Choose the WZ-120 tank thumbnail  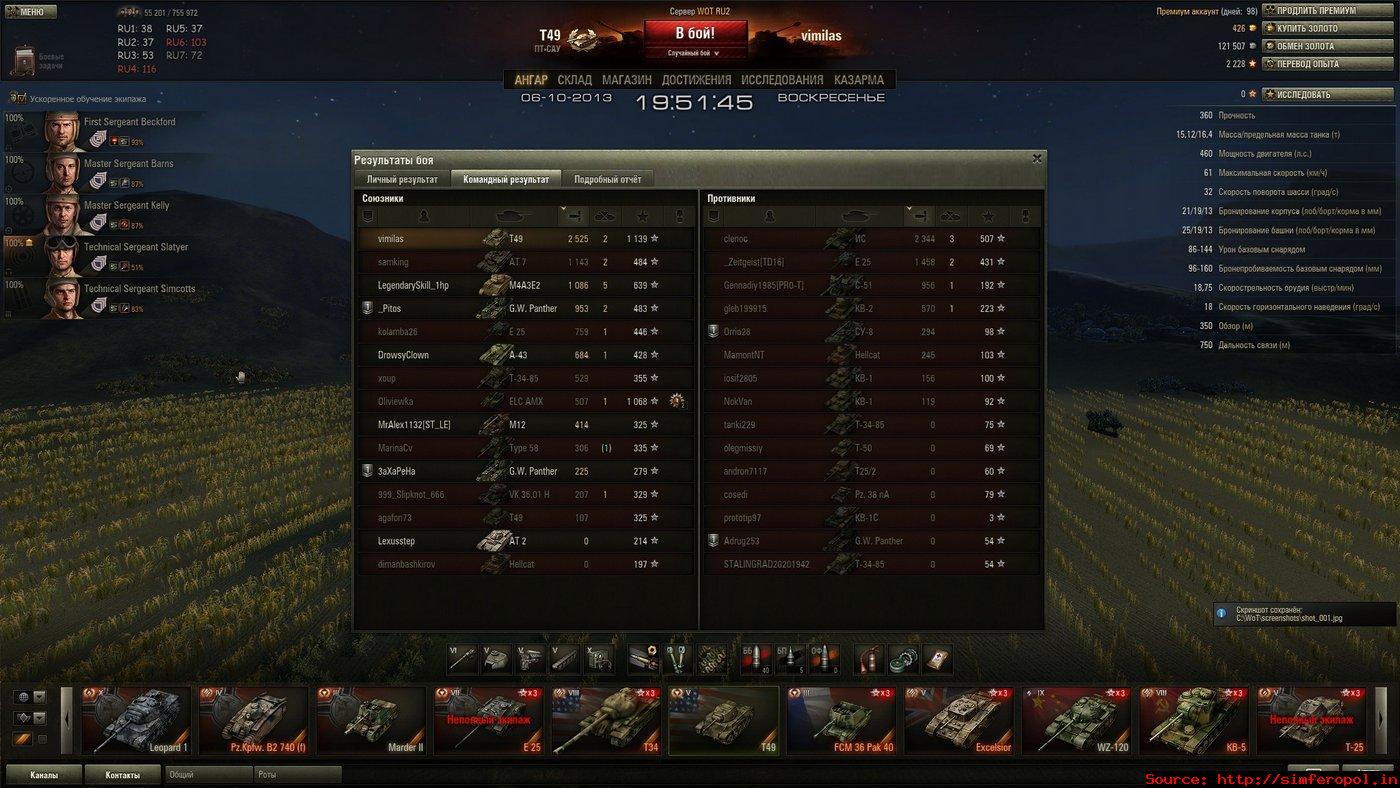tap(1076, 720)
